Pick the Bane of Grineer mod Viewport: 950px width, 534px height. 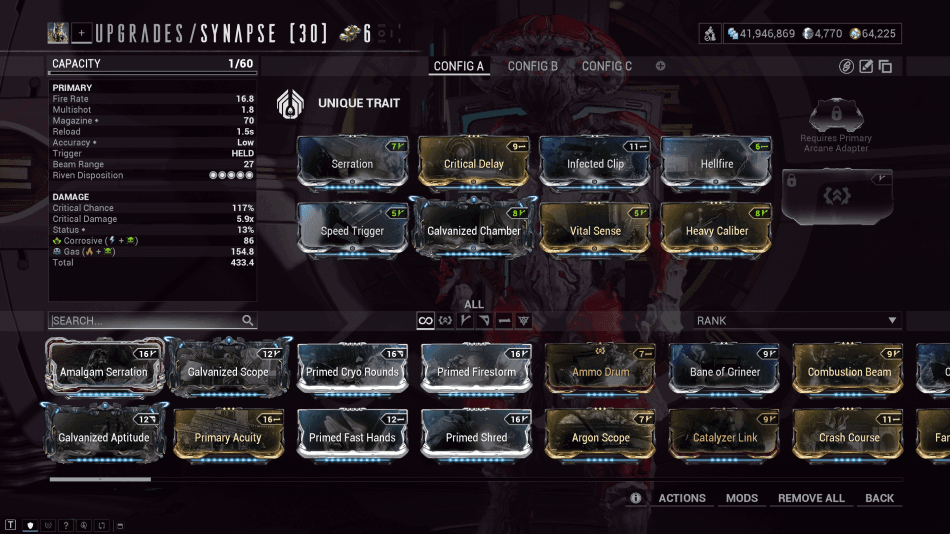724,370
